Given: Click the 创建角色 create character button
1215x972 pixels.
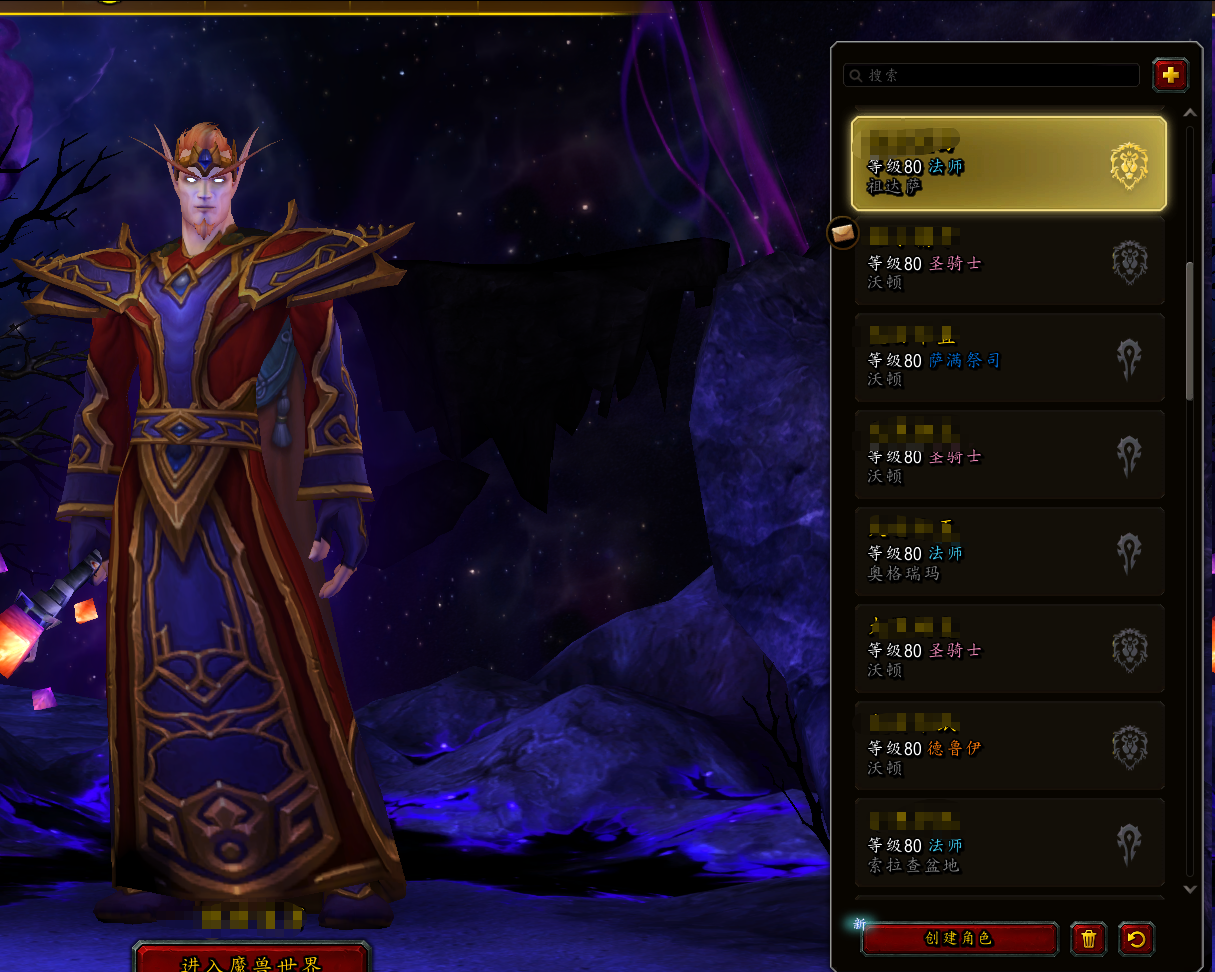Looking at the screenshot, I should click(959, 939).
